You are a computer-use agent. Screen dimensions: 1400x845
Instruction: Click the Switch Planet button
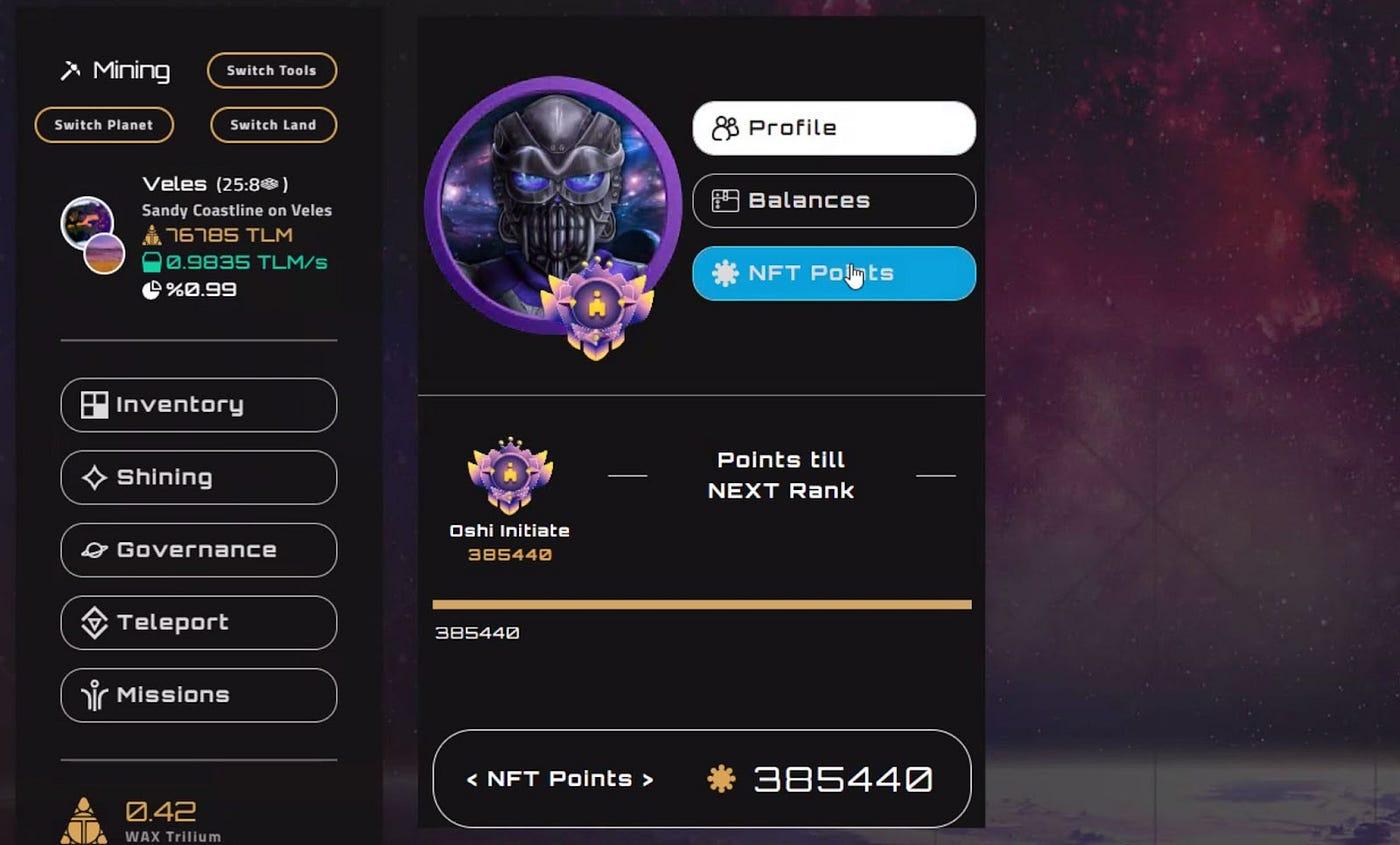(103, 125)
